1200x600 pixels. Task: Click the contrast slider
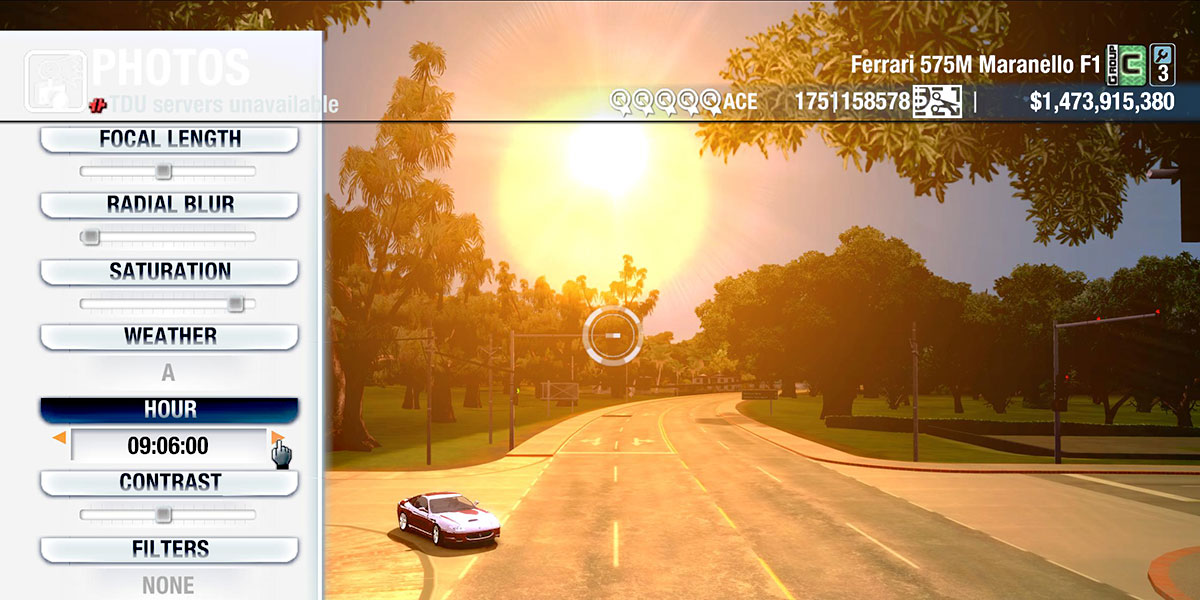click(x=164, y=514)
